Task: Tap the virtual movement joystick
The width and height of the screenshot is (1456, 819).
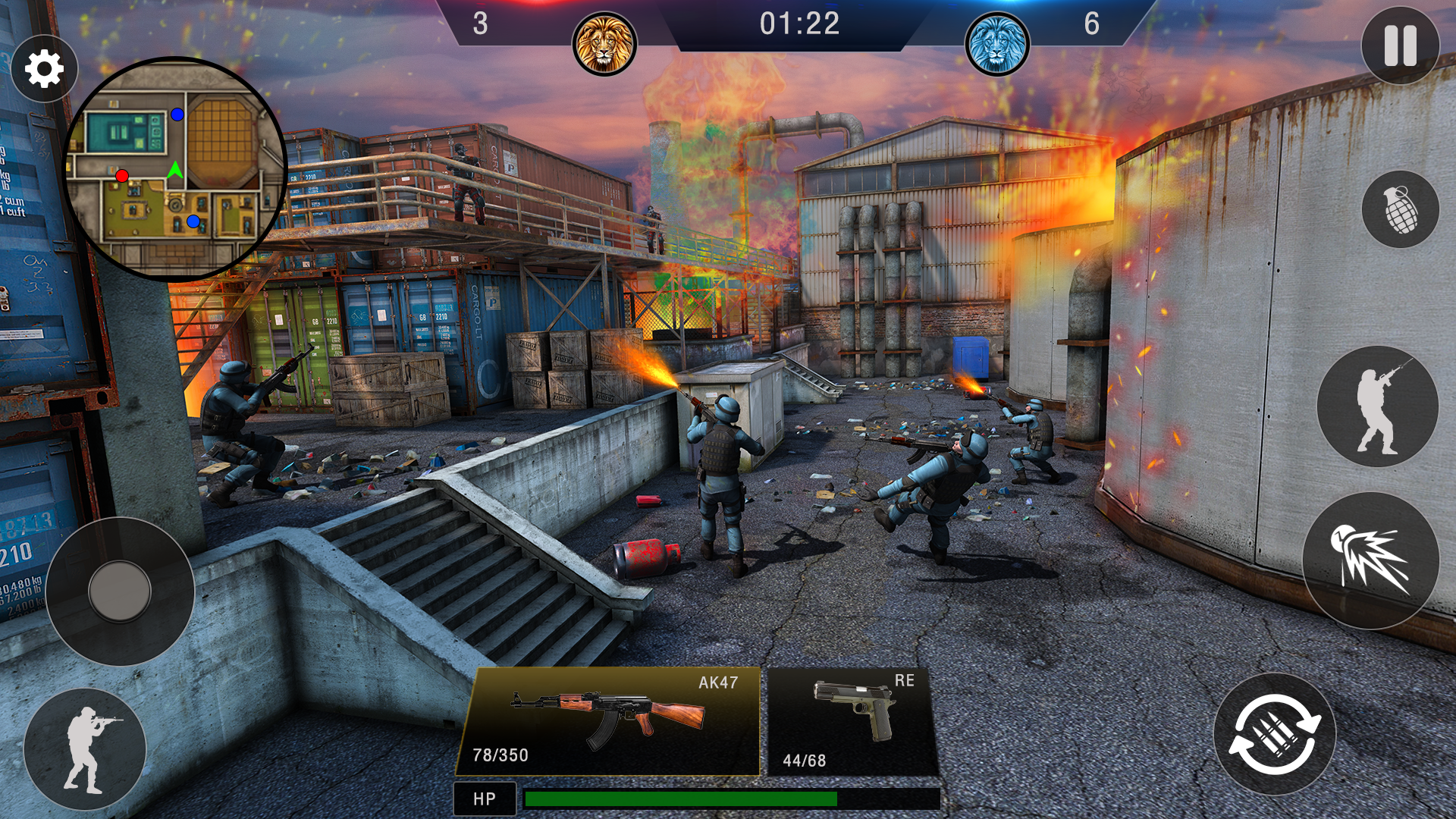Action: (x=120, y=591)
